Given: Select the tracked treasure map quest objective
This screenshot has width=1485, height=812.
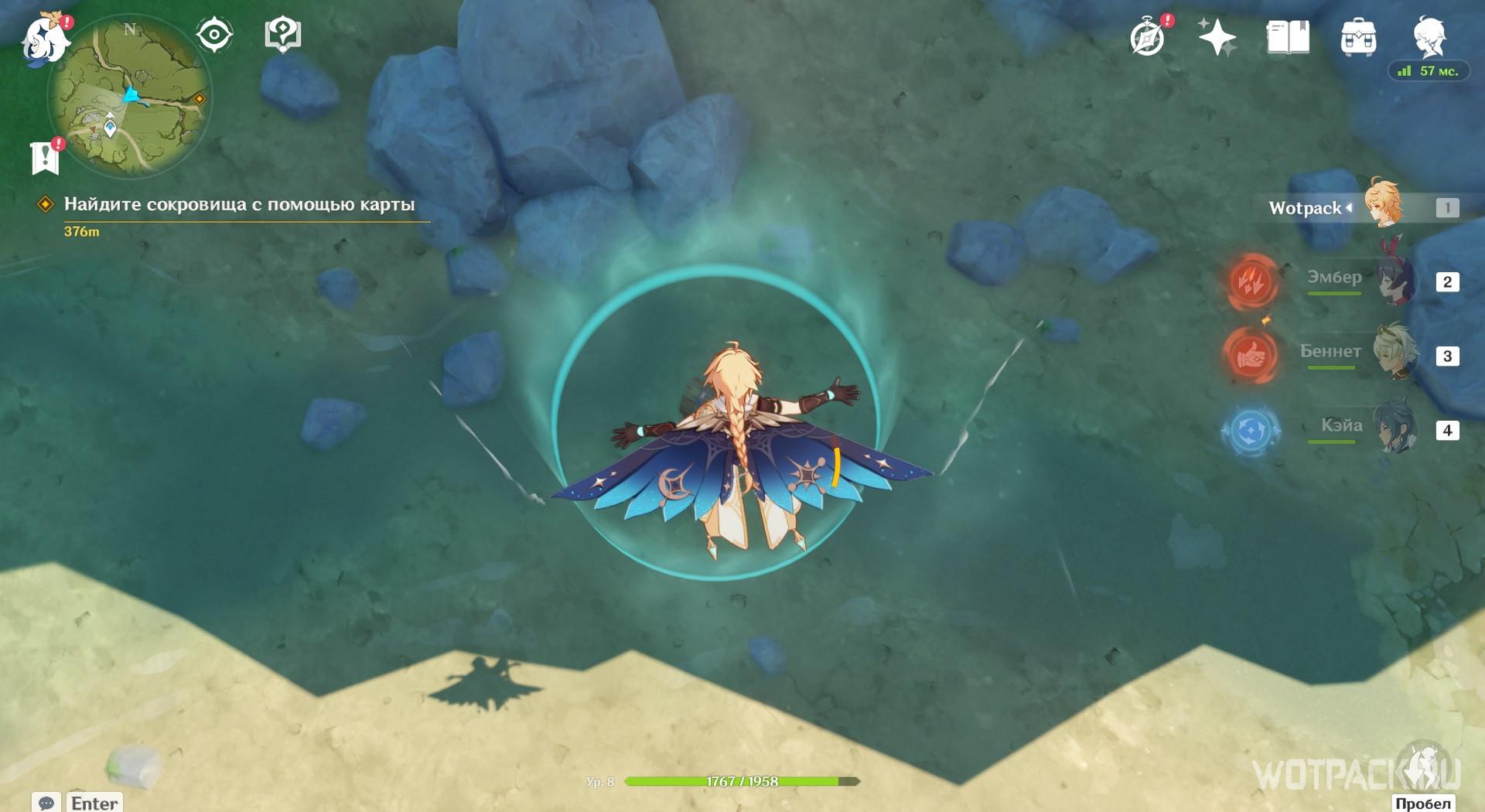Looking at the screenshot, I should (x=239, y=205).
